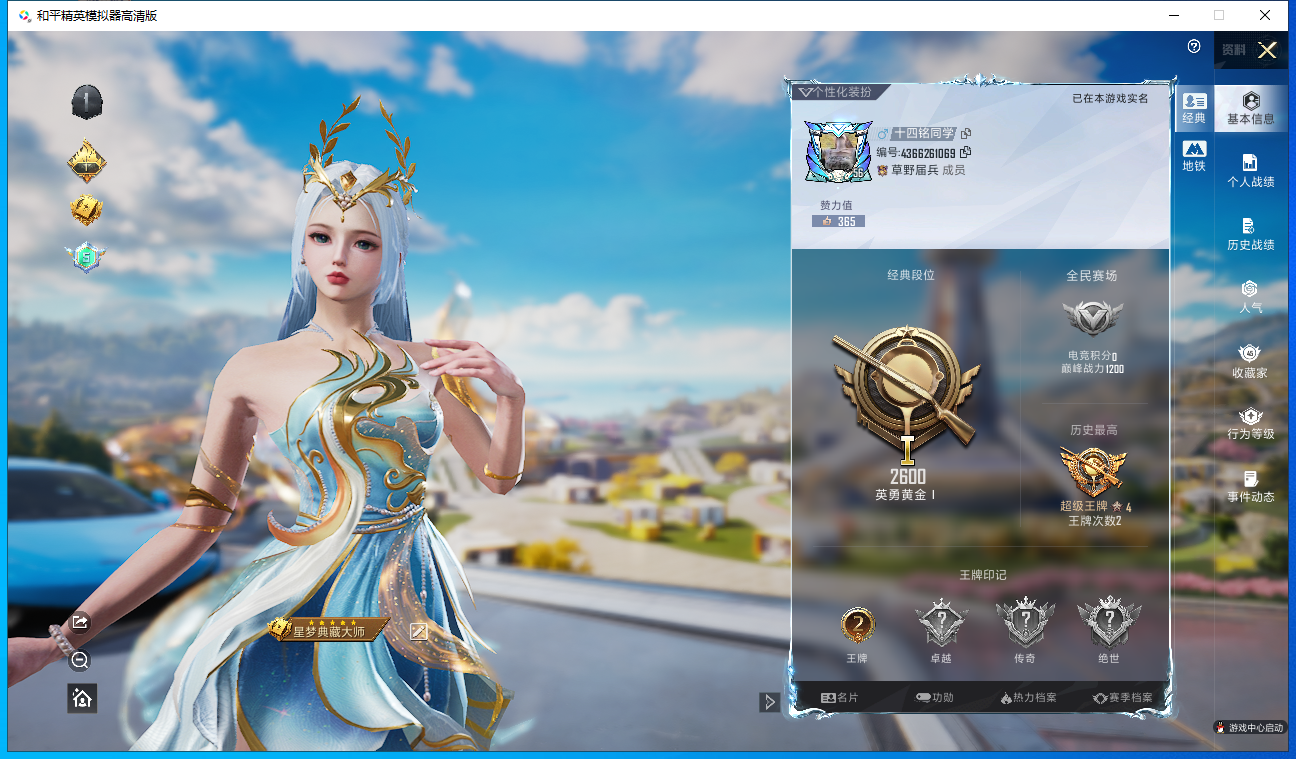
Task: Minimize the emulator window
Action: click(1173, 15)
